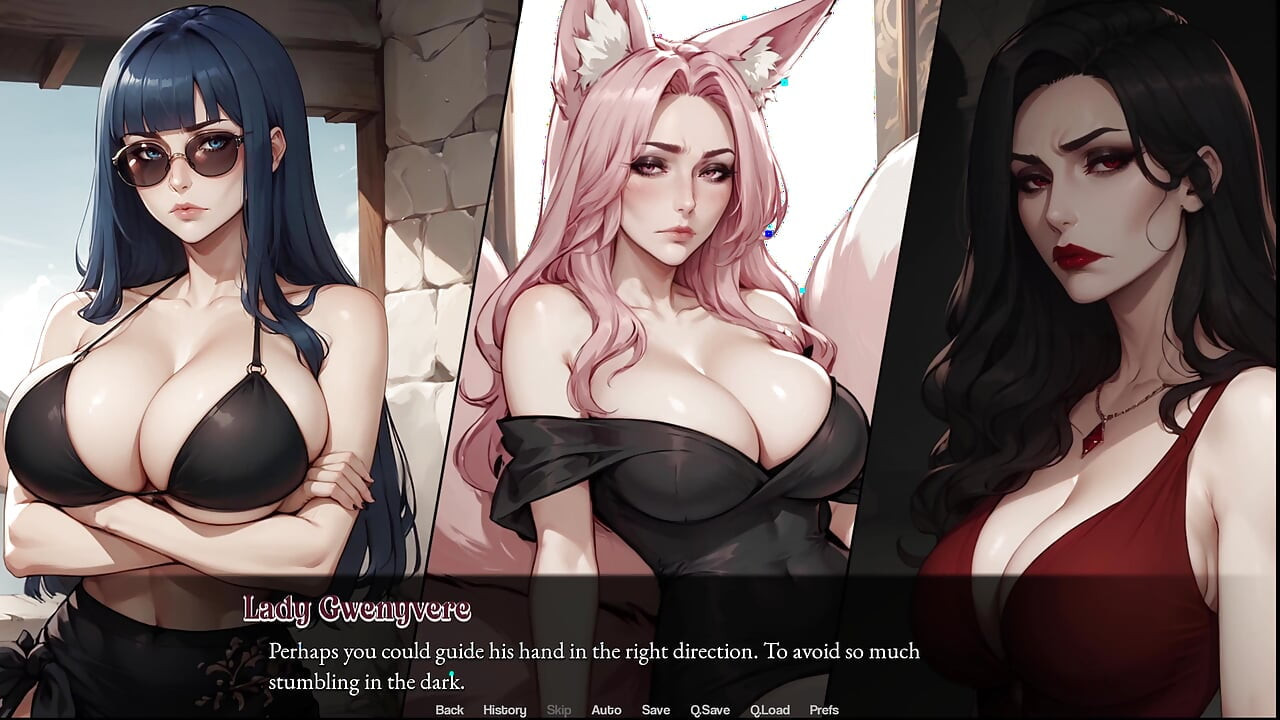Click Back to rewind the dialogue
Image resolution: width=1280 pixels, height=720 pixels.
point(449,709)
